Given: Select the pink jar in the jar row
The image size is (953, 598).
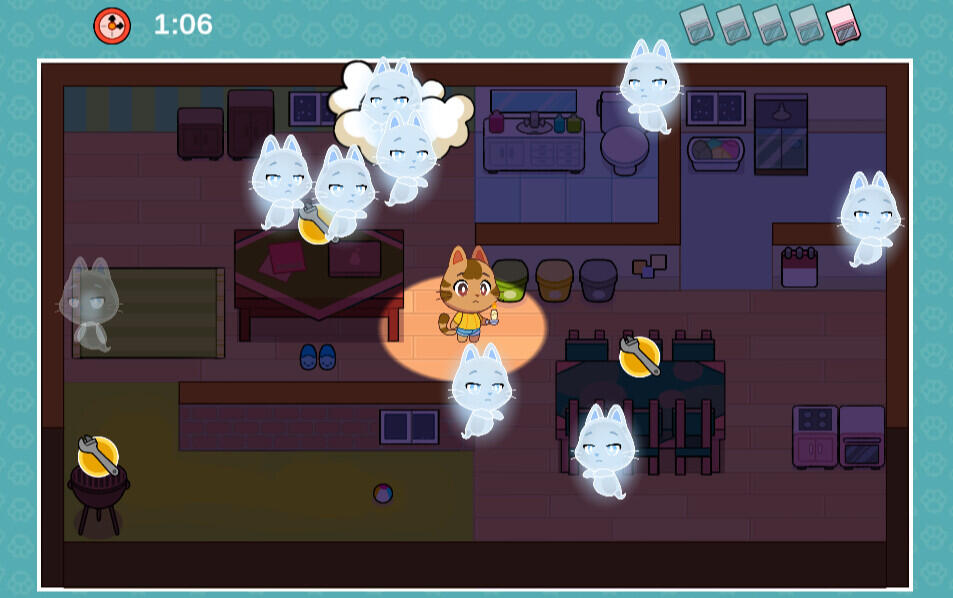Looking at the screenshot, I should [843, 24].
